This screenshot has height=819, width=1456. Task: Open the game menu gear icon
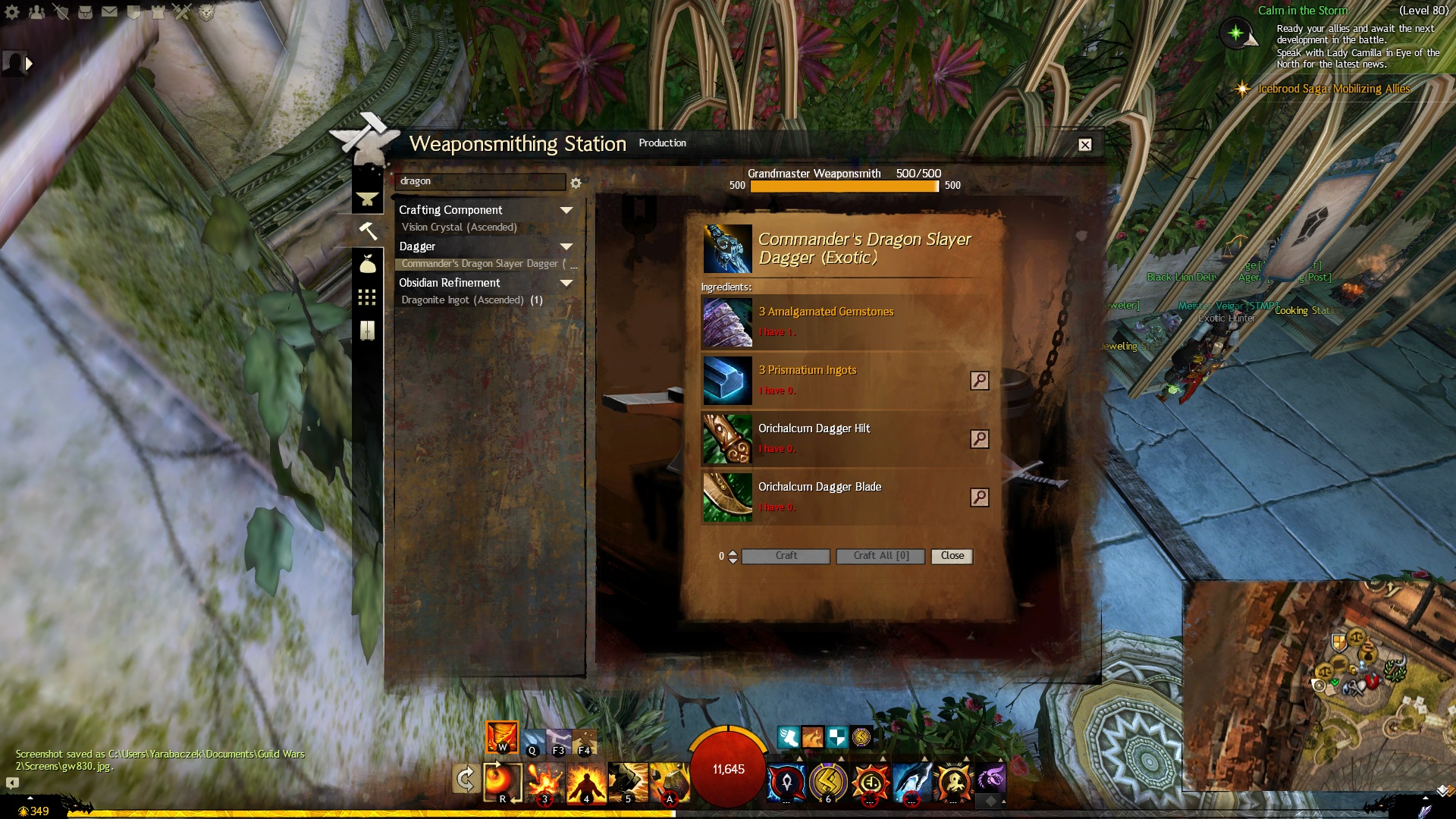click(12, 12)
